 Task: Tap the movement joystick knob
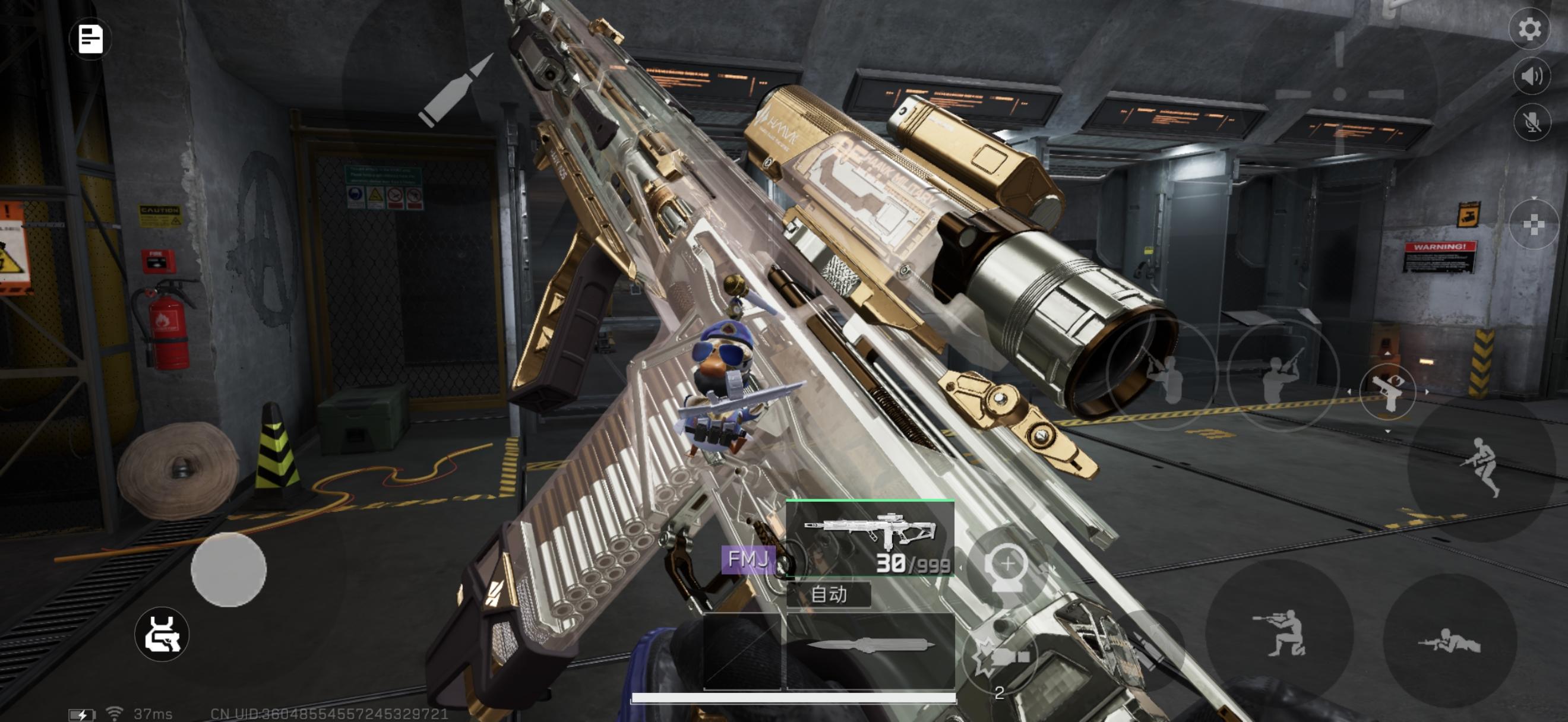click(229, 570)
